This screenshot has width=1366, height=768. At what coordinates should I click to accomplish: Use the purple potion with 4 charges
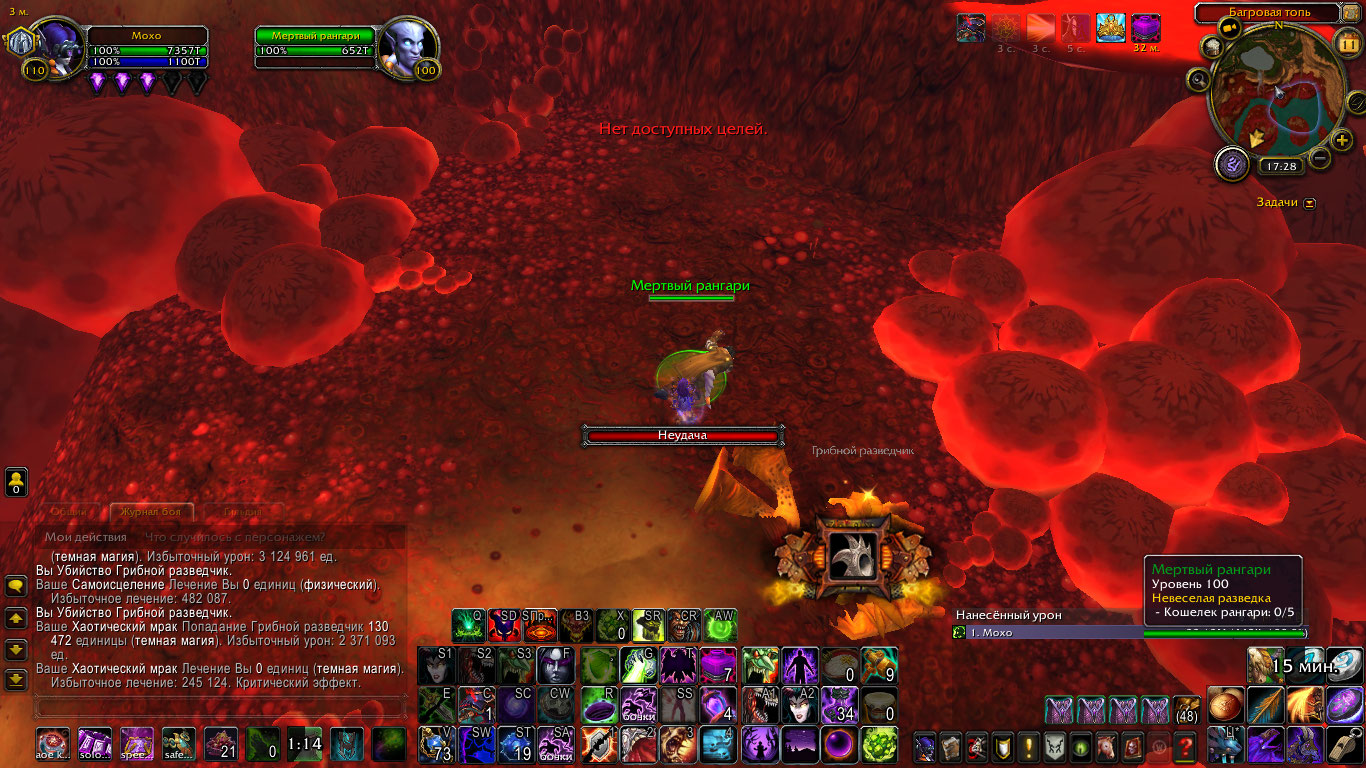717,706
